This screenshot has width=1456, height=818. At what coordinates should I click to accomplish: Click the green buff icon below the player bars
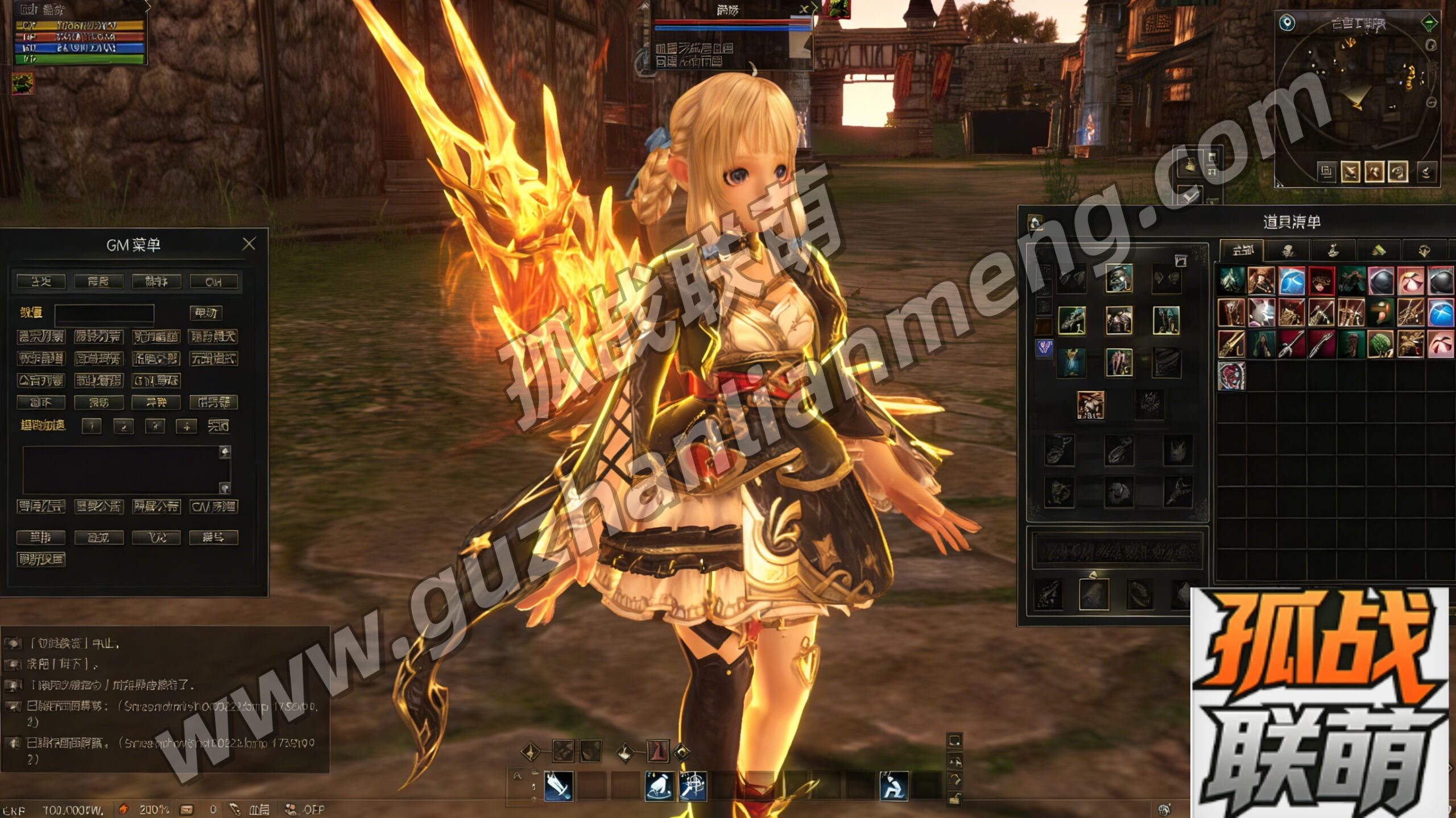(x=23, y=84)
